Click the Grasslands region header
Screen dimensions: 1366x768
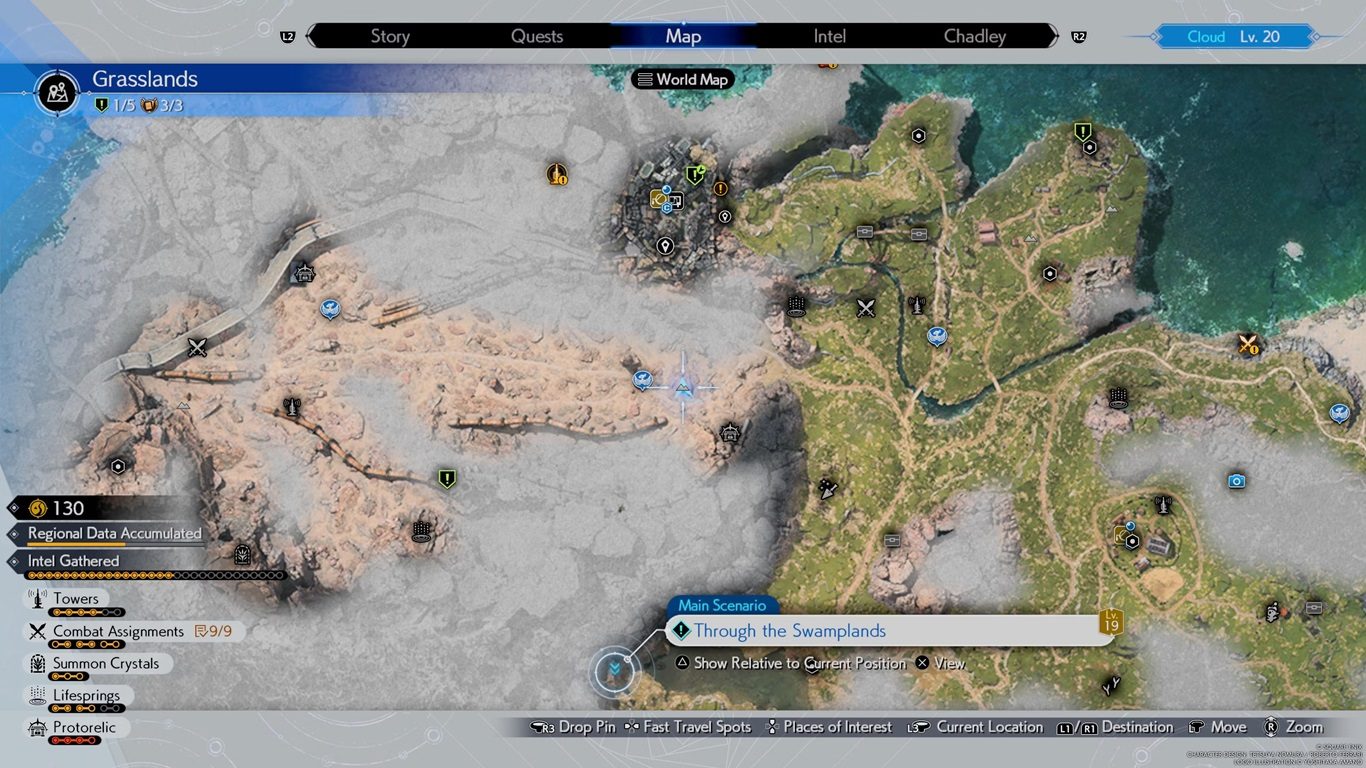145,79
